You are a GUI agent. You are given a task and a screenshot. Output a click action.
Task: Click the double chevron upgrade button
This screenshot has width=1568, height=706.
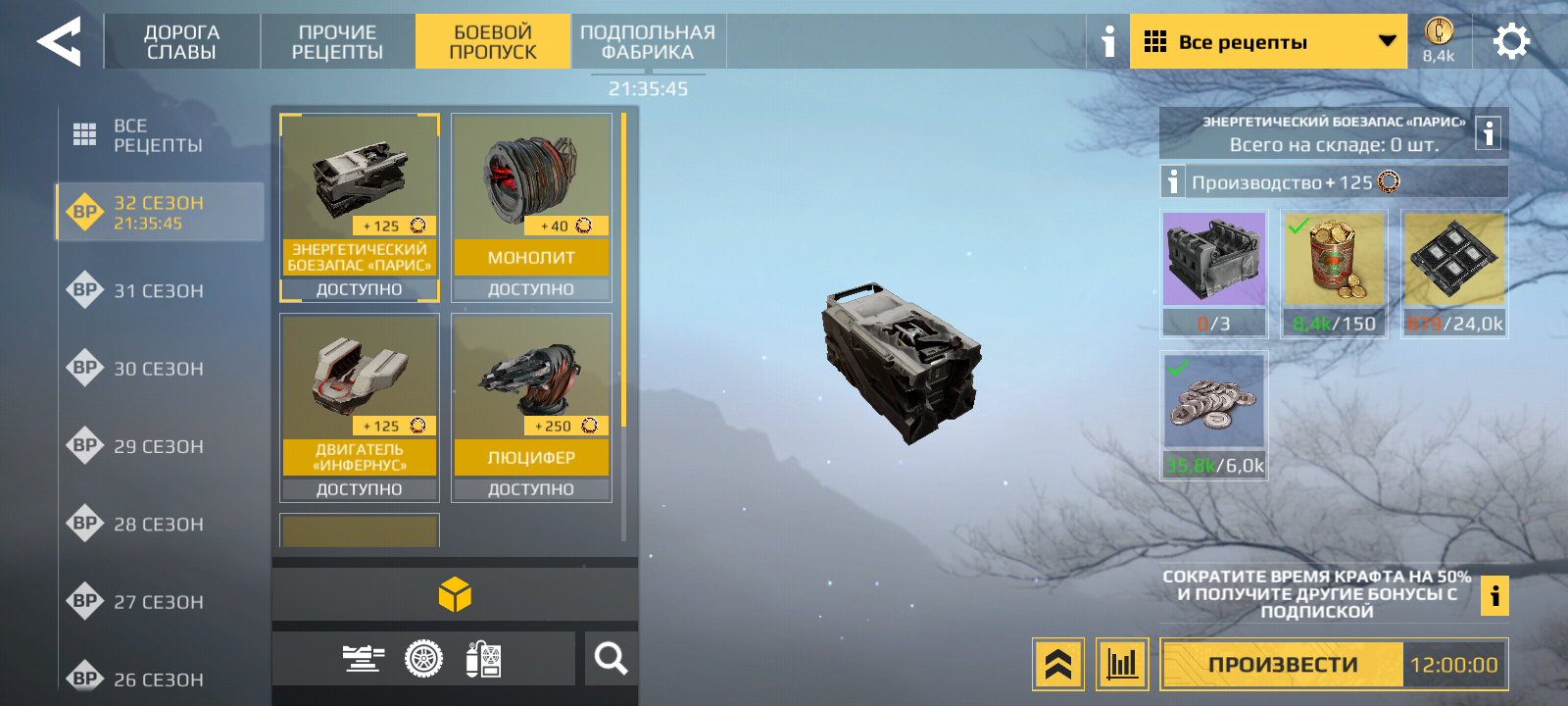(x=1057, y=665)
